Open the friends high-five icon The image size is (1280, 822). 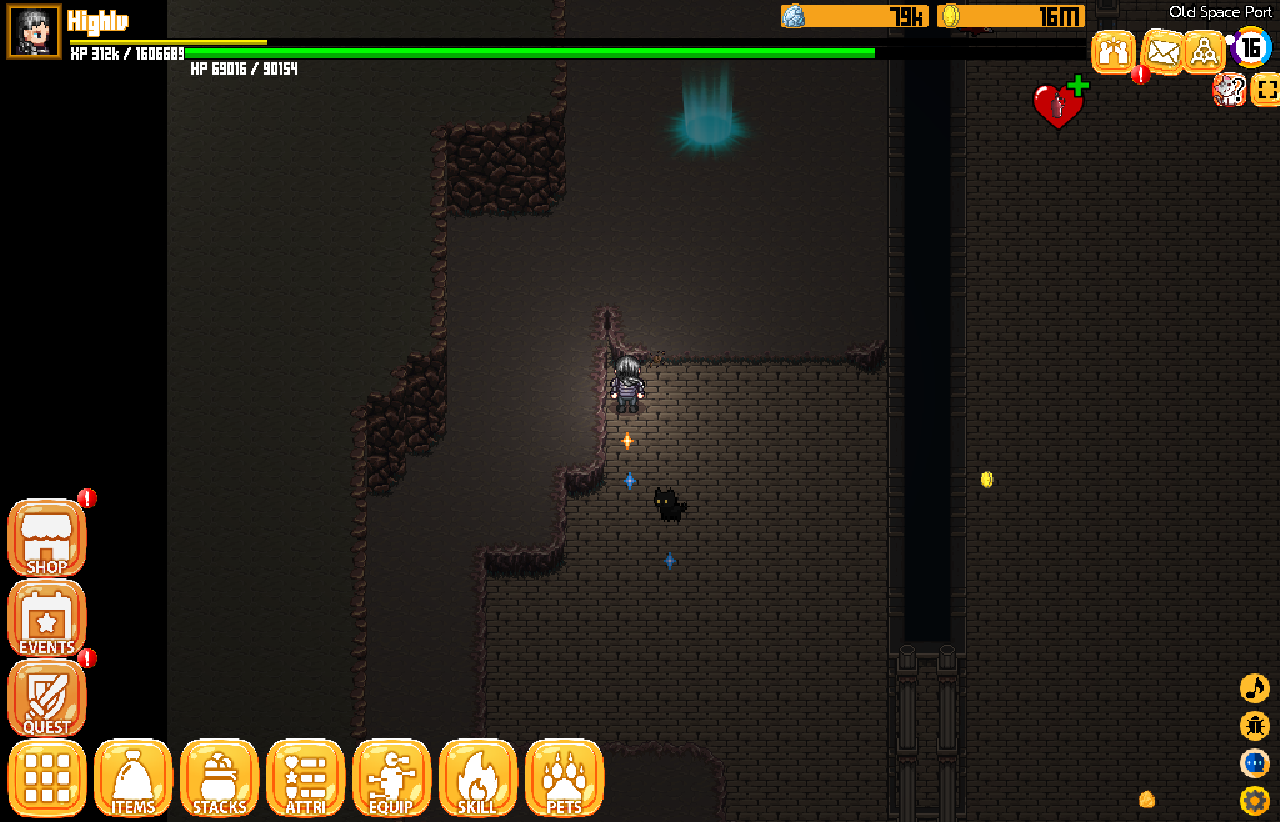point(1113,51)
